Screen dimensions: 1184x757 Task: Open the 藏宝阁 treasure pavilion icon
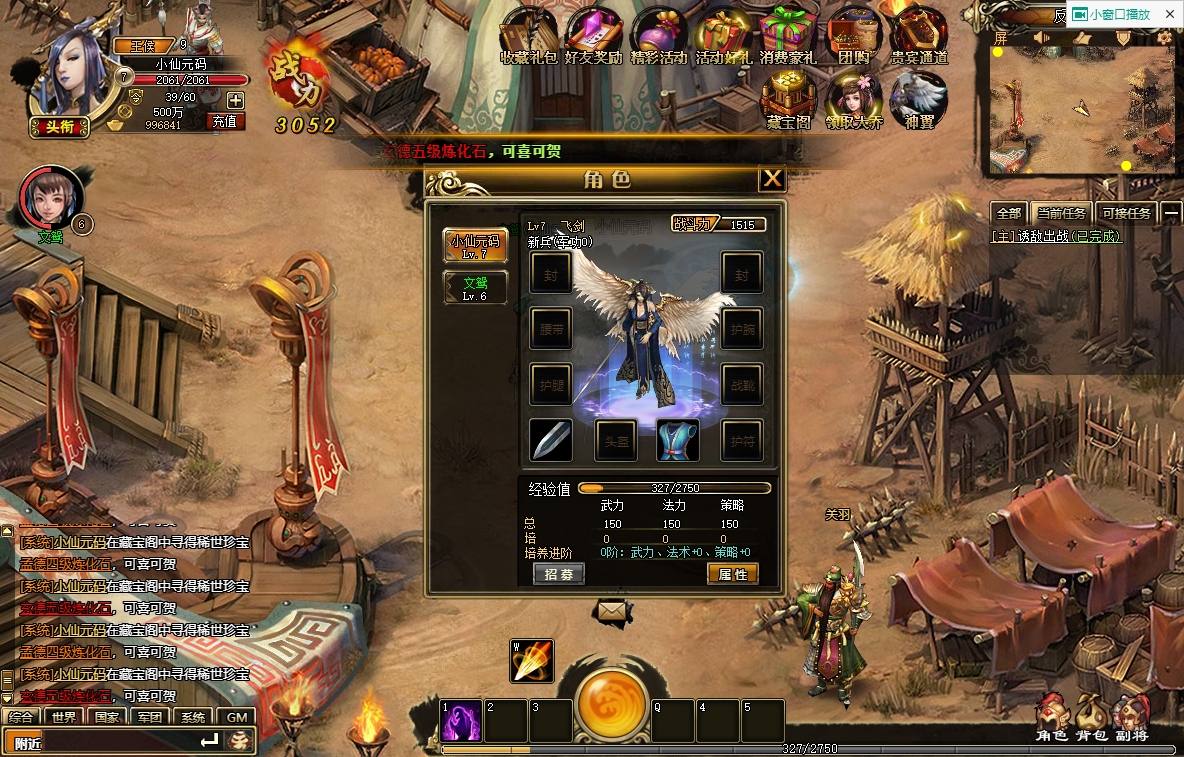point(789,100)
